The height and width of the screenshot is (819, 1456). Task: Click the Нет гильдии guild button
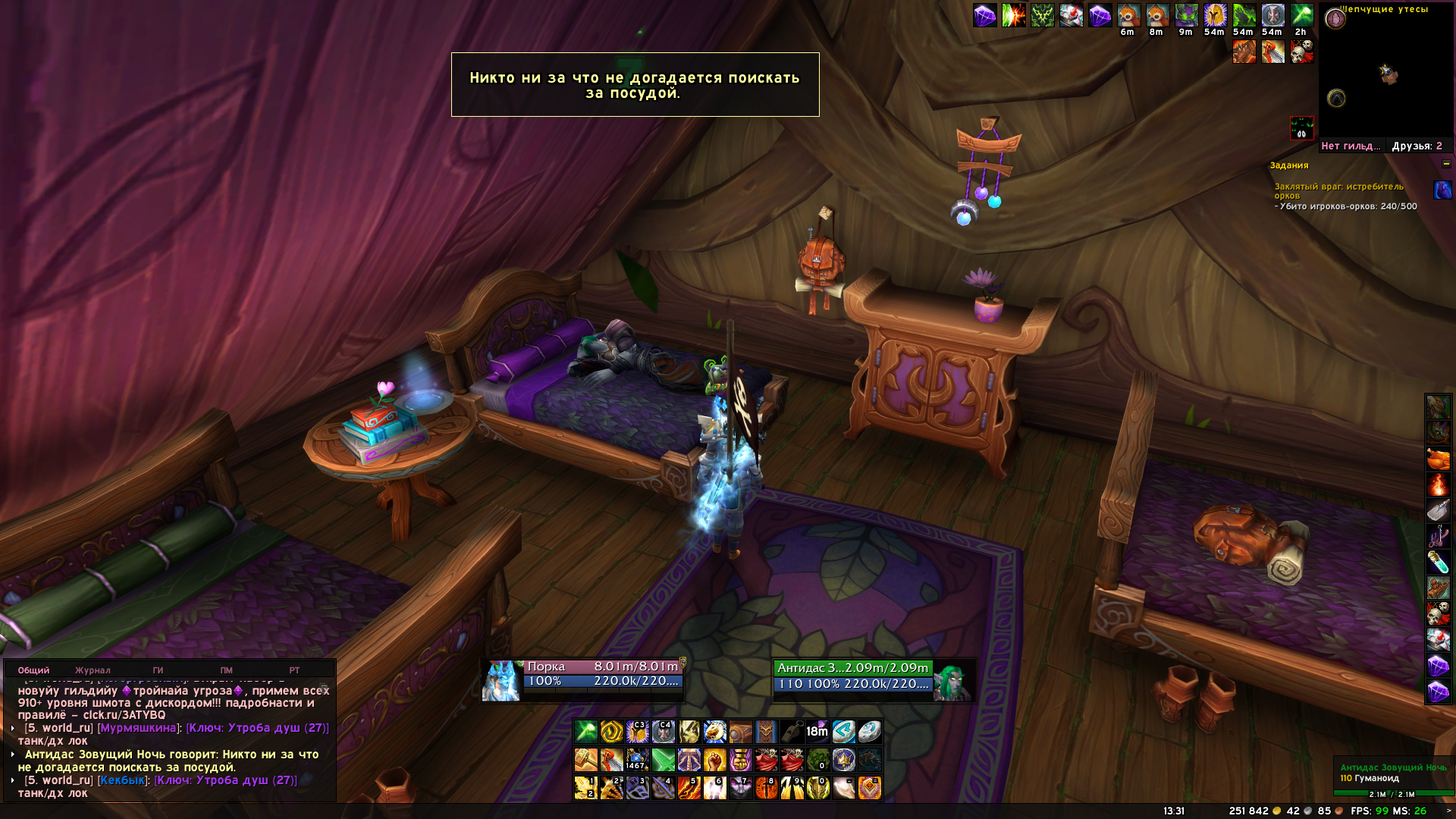[1351, 146]
